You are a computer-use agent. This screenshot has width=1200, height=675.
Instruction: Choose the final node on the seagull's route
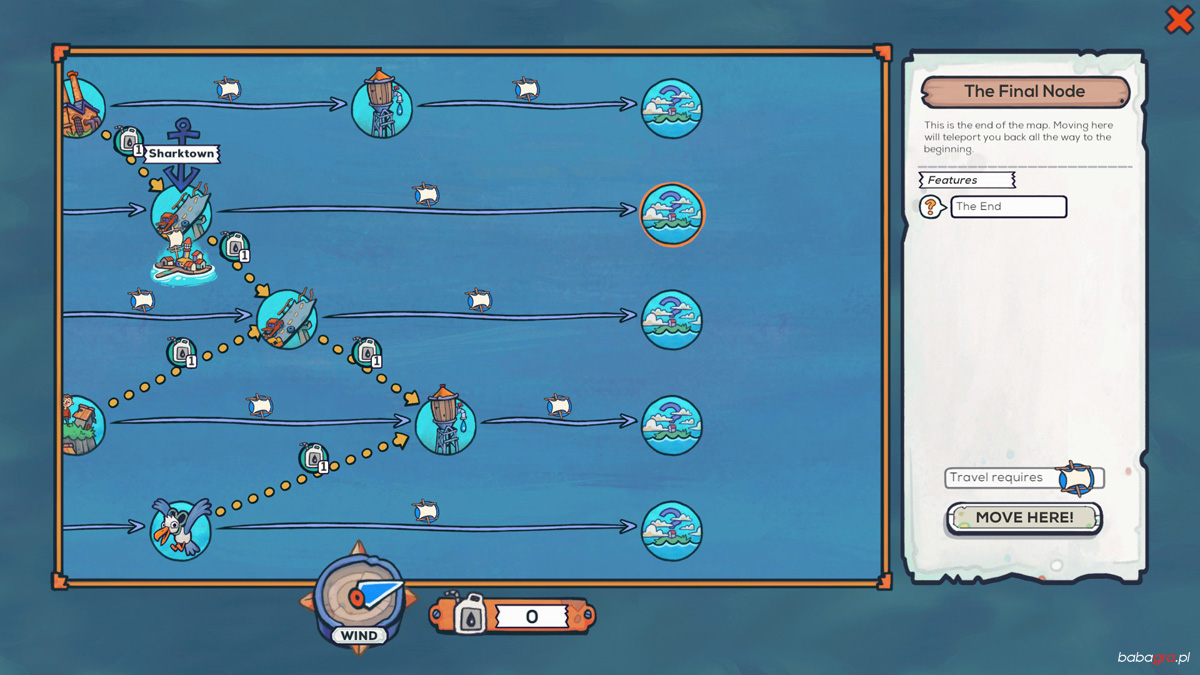(671, 530)
